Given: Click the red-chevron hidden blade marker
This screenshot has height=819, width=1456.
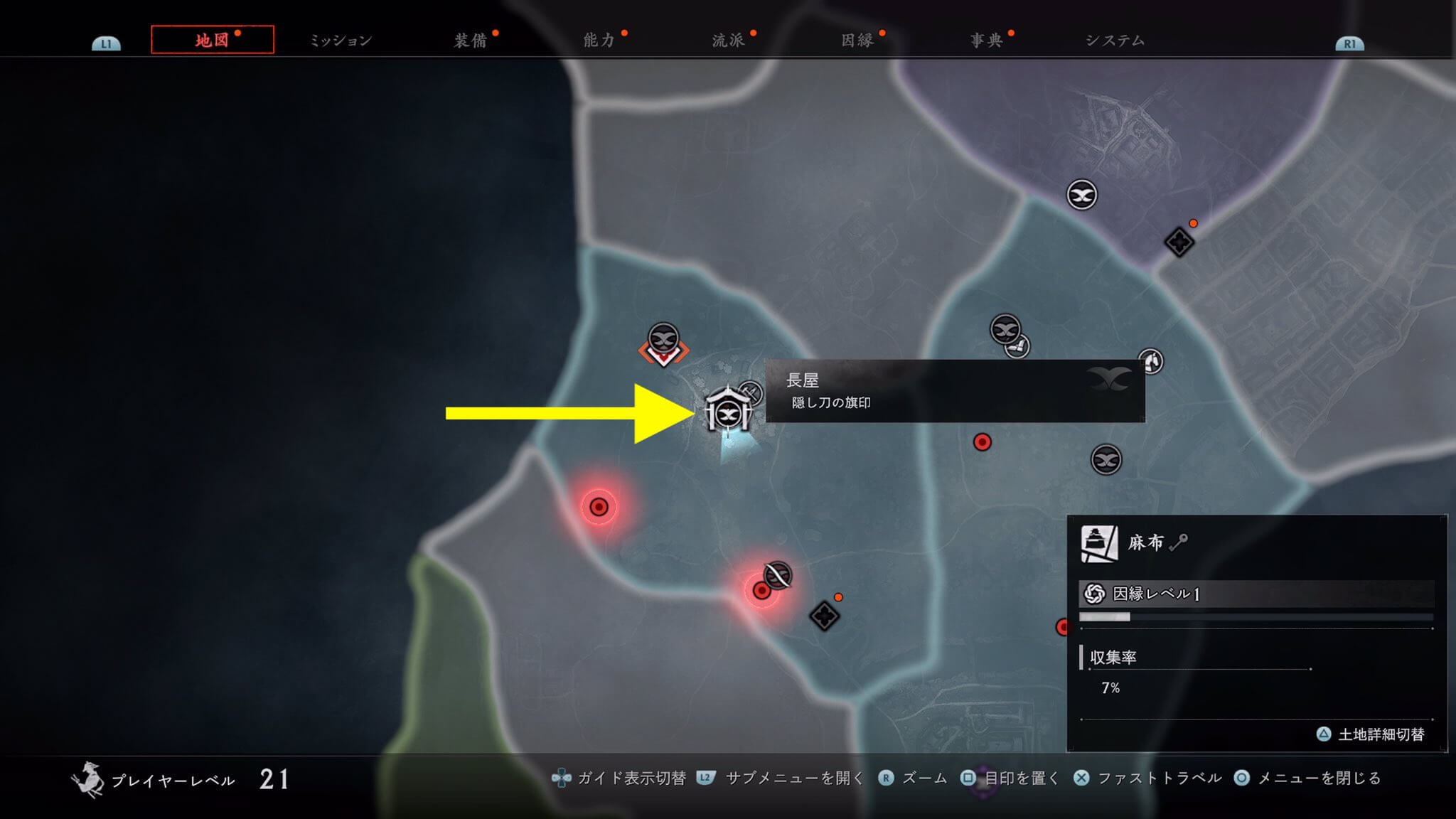Looking at the screenshot, I should click(663, 344).
